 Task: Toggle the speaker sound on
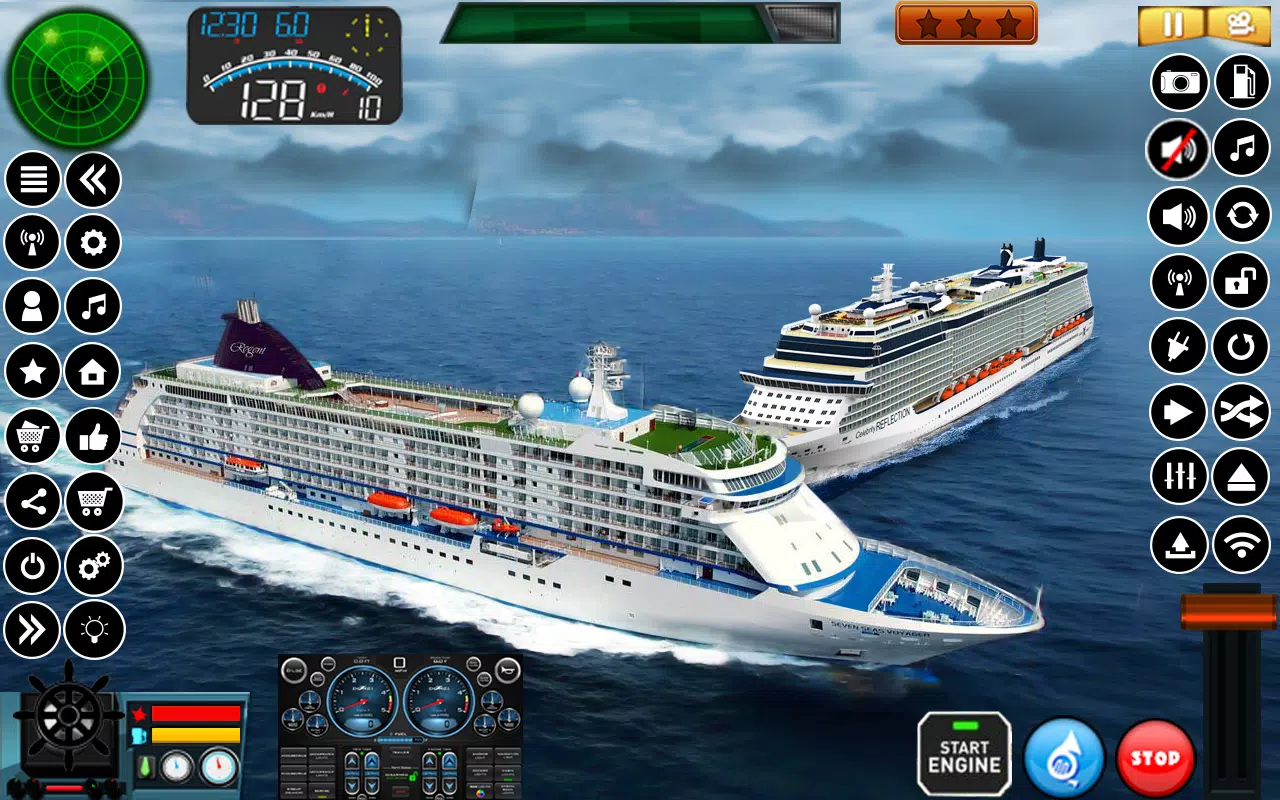click(1177, 217)
